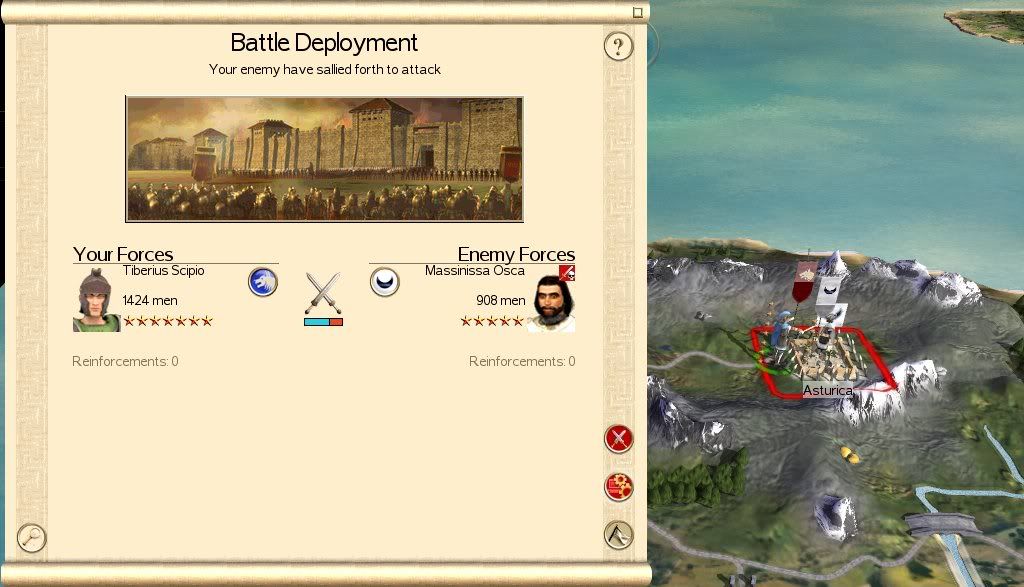
Task: Click the small square at the scroll's top corner
Action: 638,13
